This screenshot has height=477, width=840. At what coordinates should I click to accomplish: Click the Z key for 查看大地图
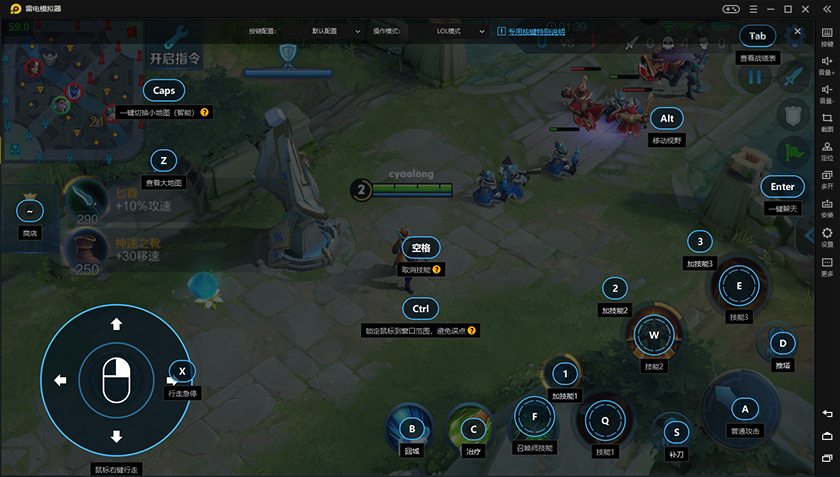click(x=164, y=160)
